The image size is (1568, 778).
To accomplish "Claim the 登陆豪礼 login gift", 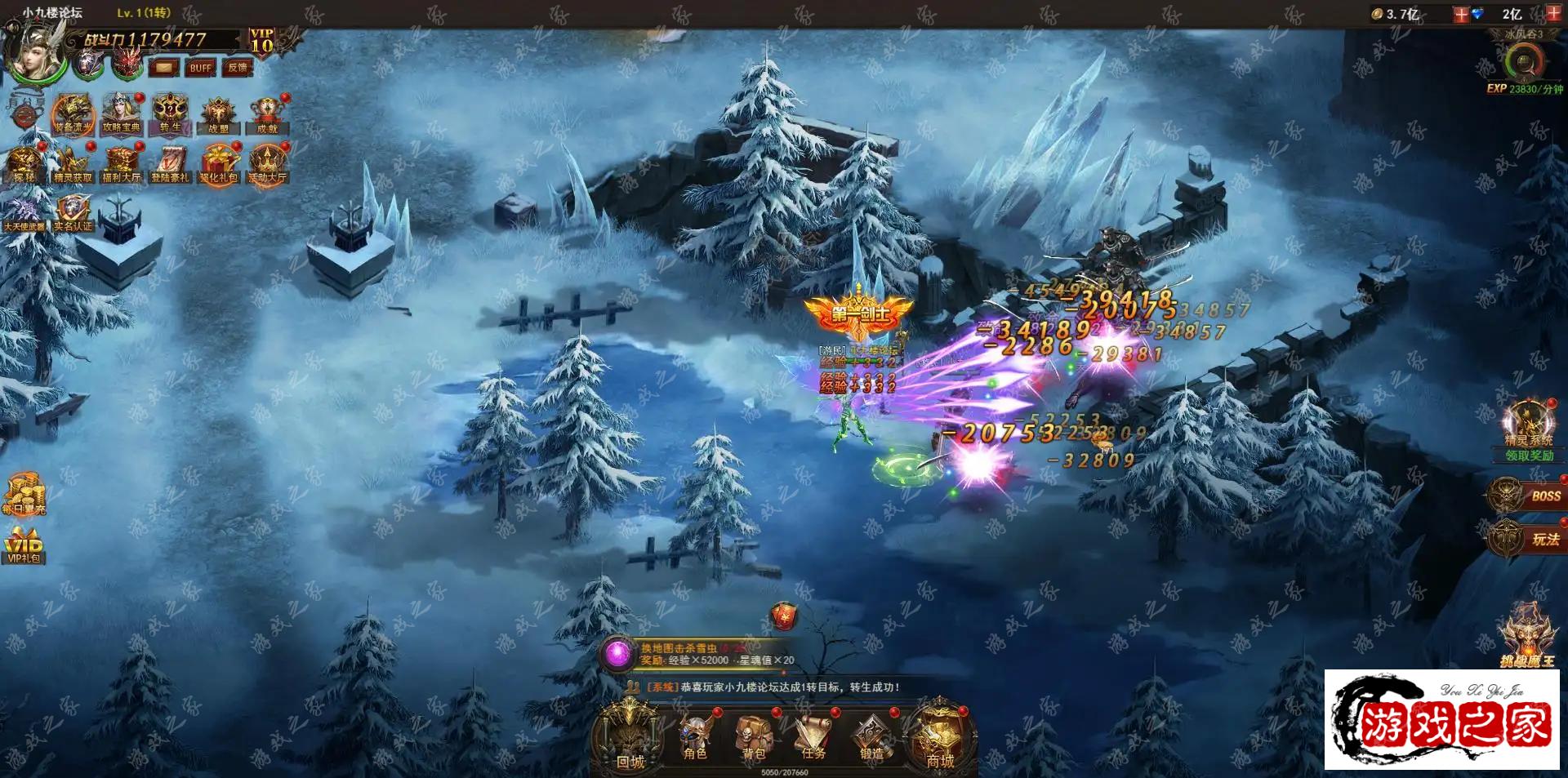I will [170, 163].
